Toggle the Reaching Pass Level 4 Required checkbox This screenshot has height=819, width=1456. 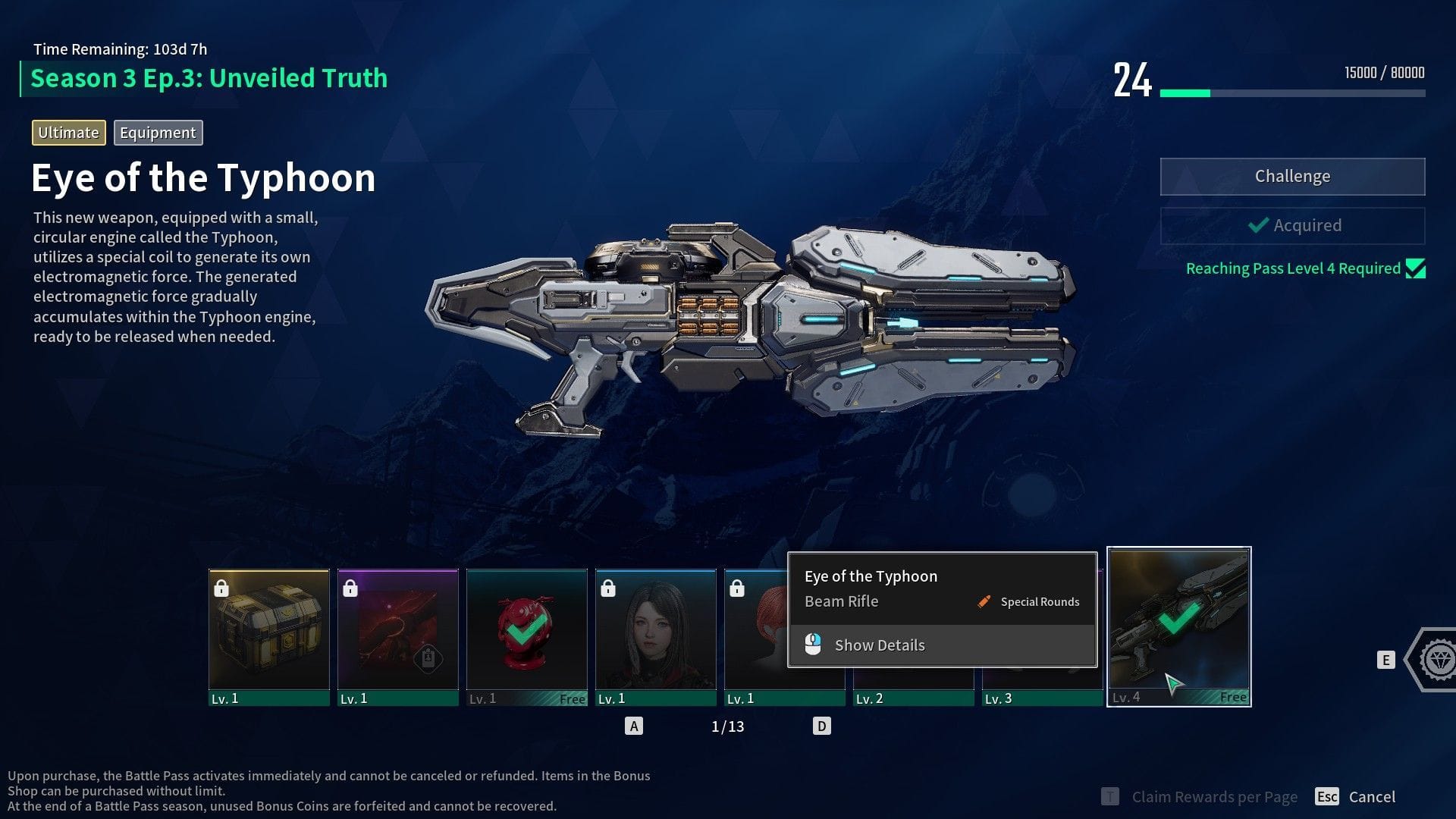coord(1414,268)
